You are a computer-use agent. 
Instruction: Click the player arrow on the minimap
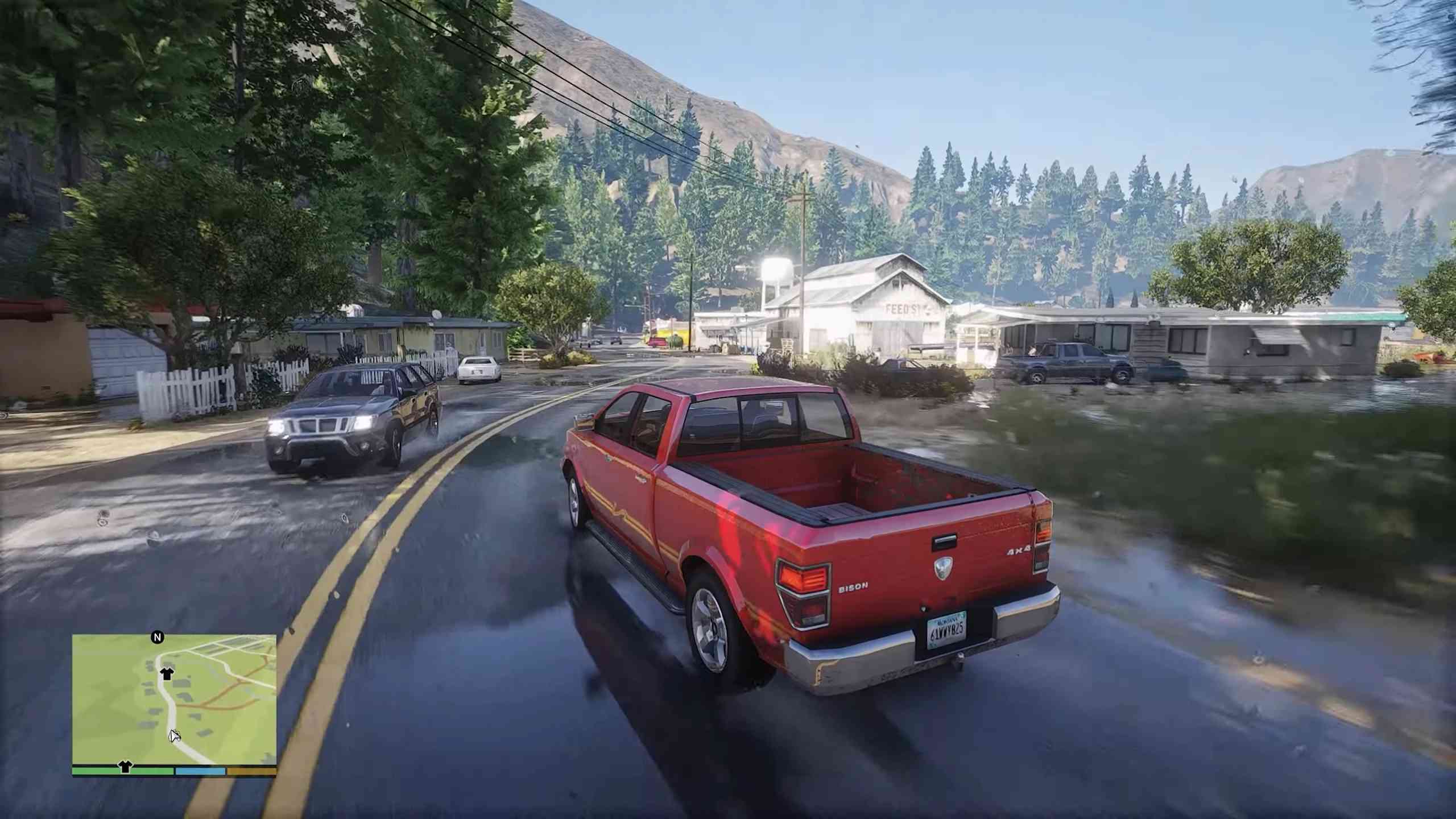[174, 735]
